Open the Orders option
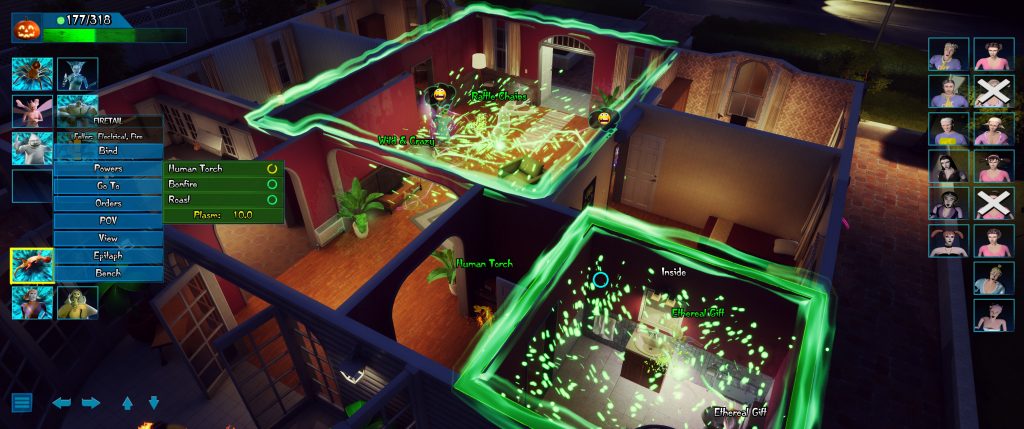This screenshot has height=429, width=1024. [108, 203]
